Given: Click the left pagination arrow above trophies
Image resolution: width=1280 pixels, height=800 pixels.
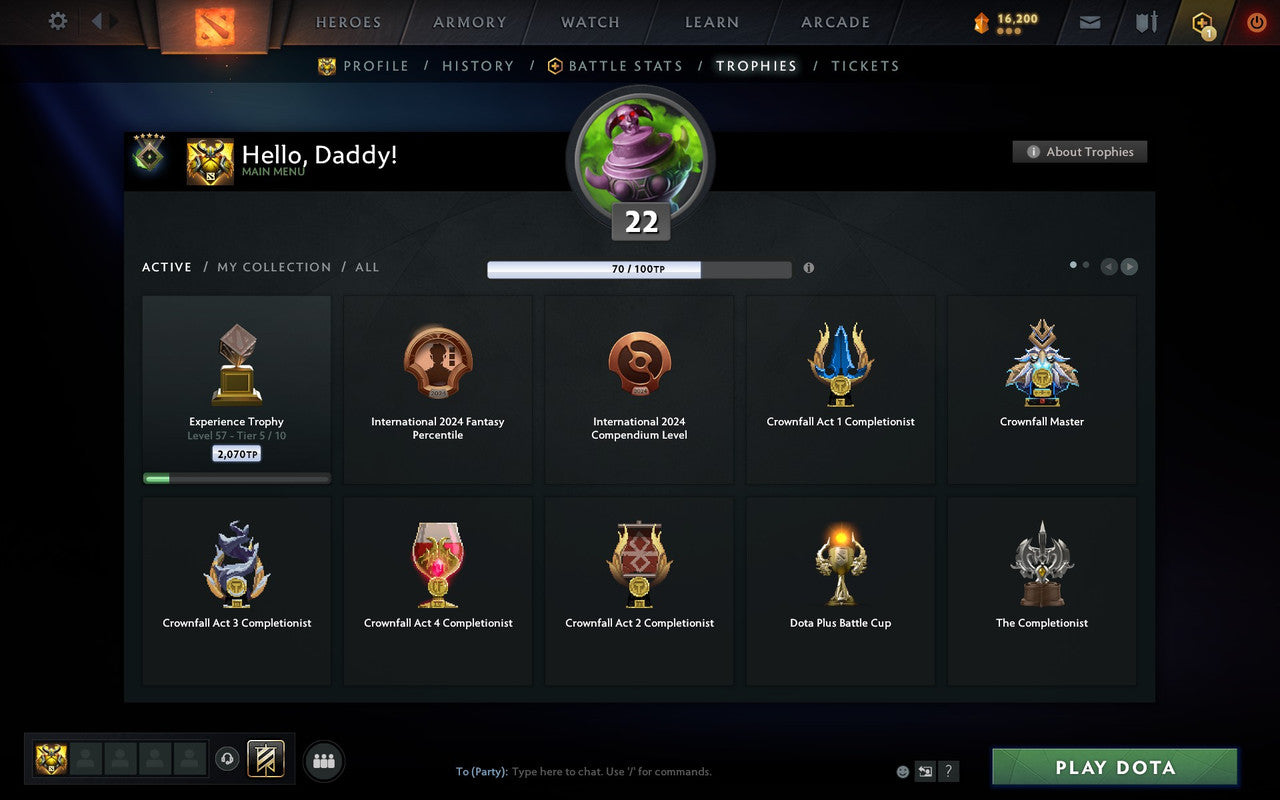Looking at the screenshot, I should point(1109,266).
